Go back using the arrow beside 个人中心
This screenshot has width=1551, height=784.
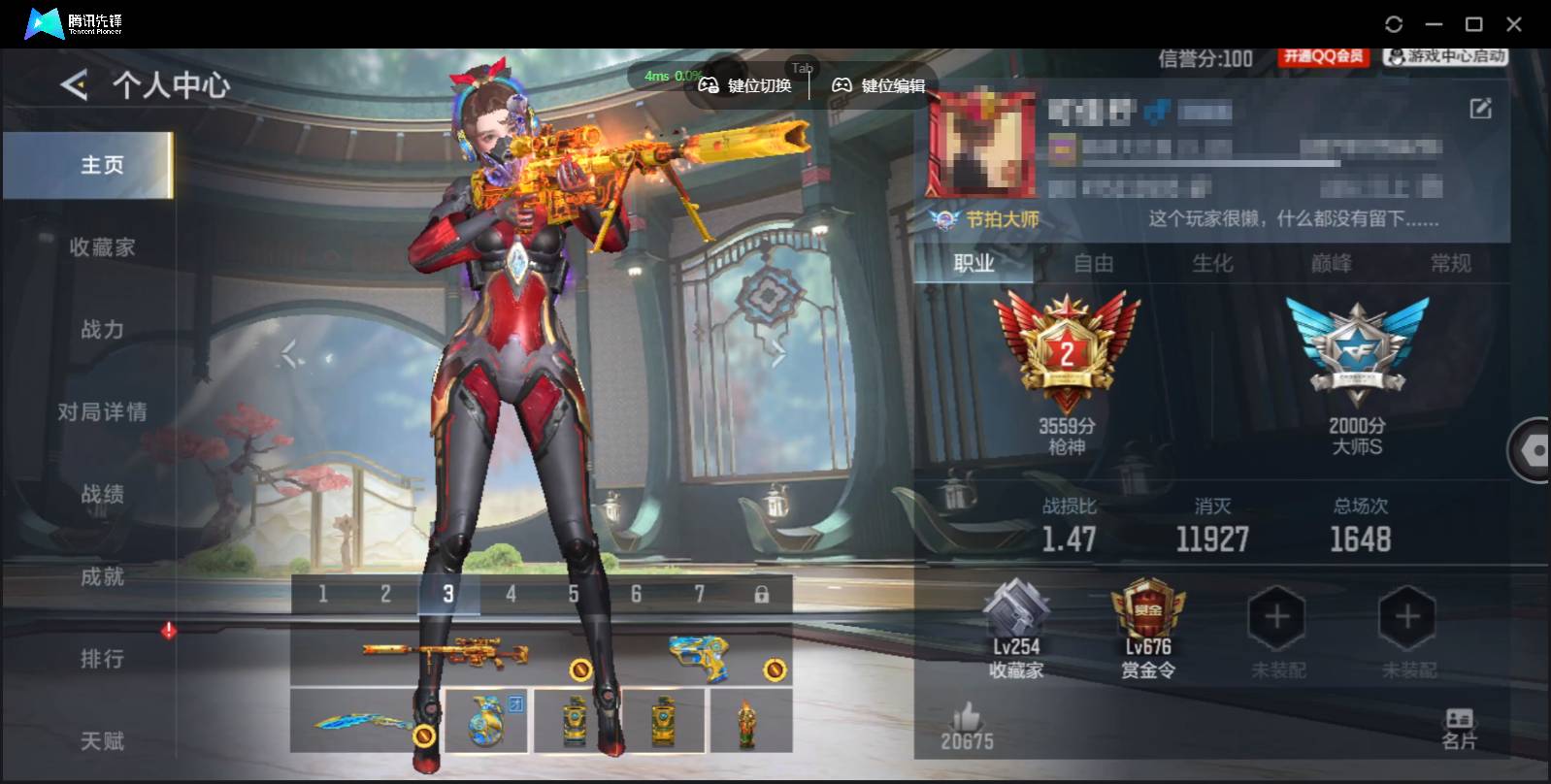75,85
